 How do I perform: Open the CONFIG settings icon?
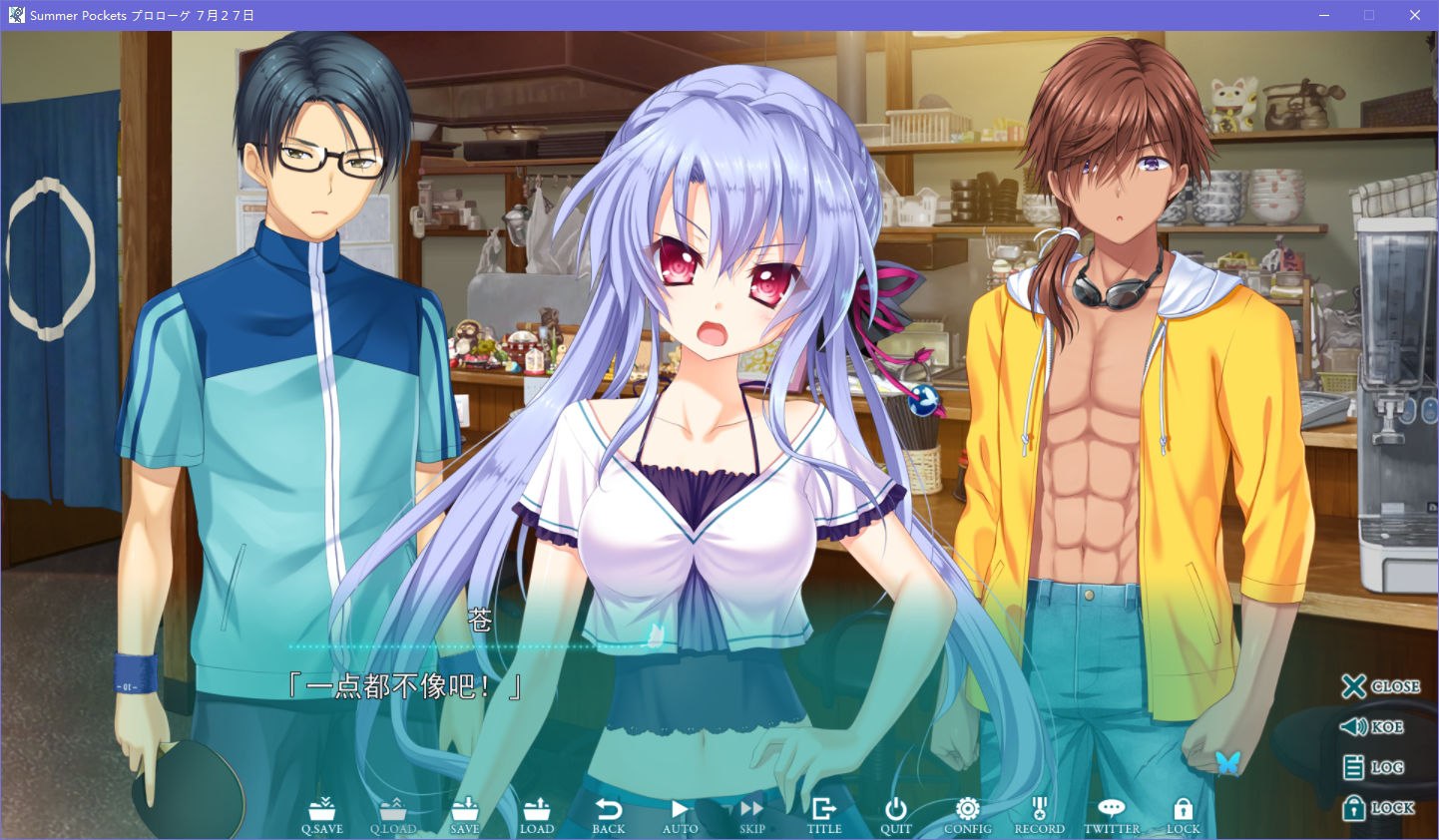click(x=965, y=813)
